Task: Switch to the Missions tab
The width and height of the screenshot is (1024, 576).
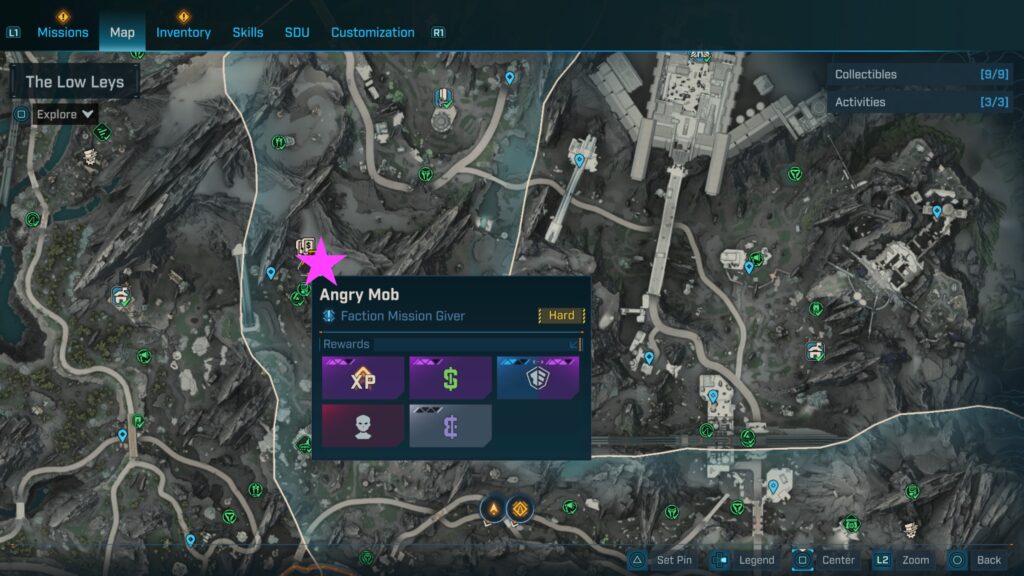Action: [63, 32]
